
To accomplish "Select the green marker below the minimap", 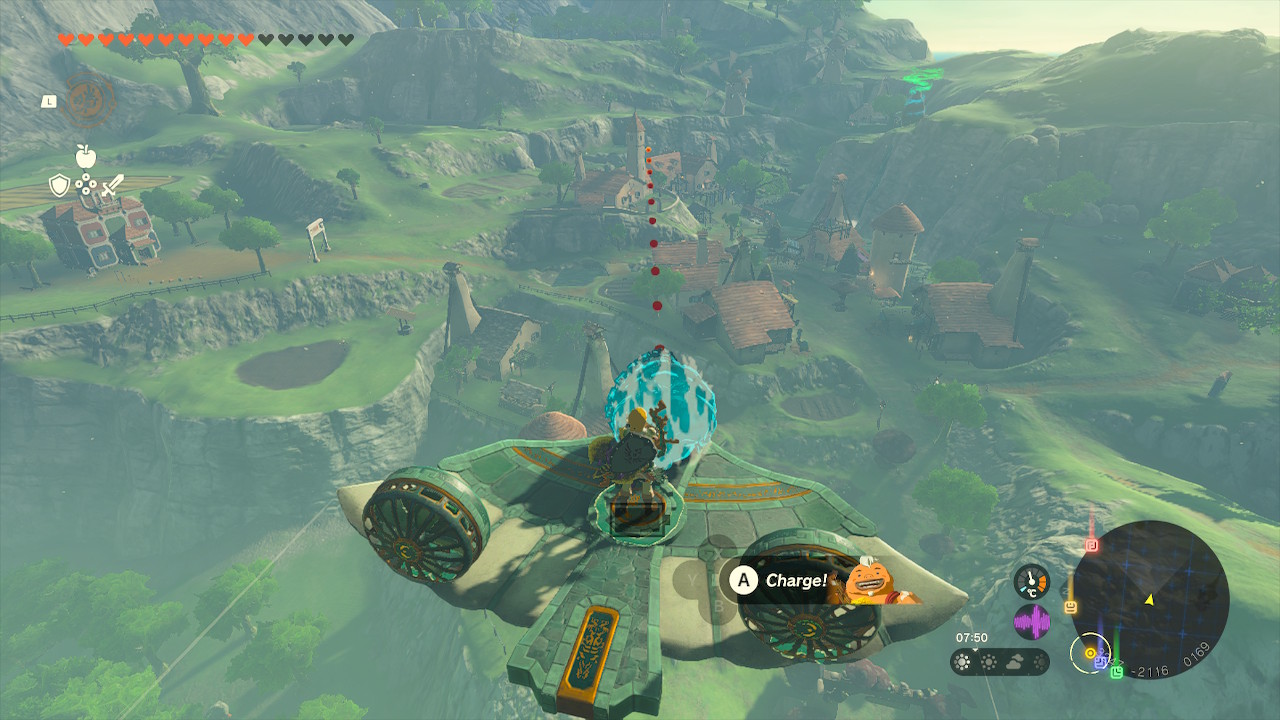I will pos(1117,671).
